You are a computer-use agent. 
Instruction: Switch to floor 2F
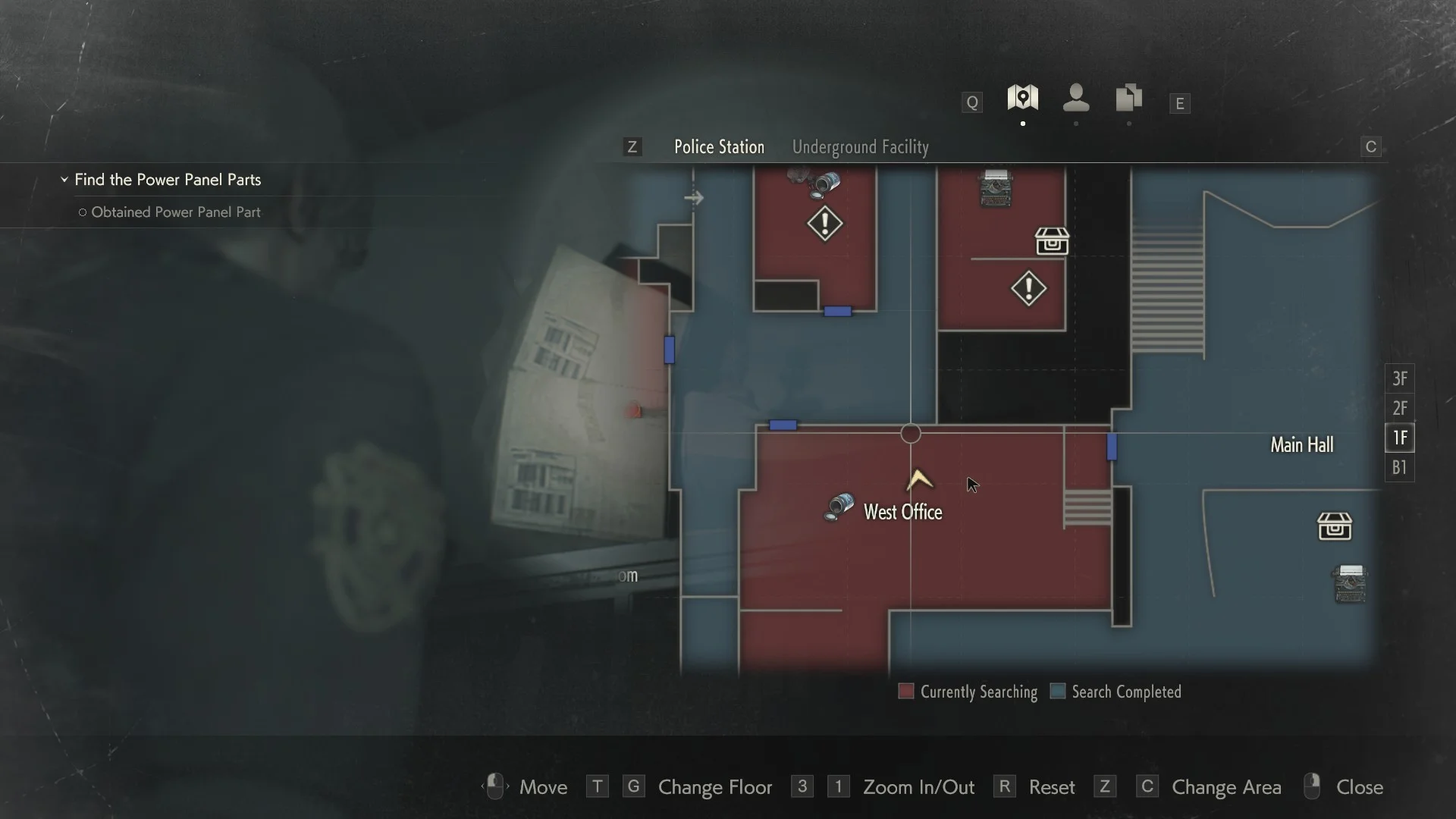click(1399, 408)
